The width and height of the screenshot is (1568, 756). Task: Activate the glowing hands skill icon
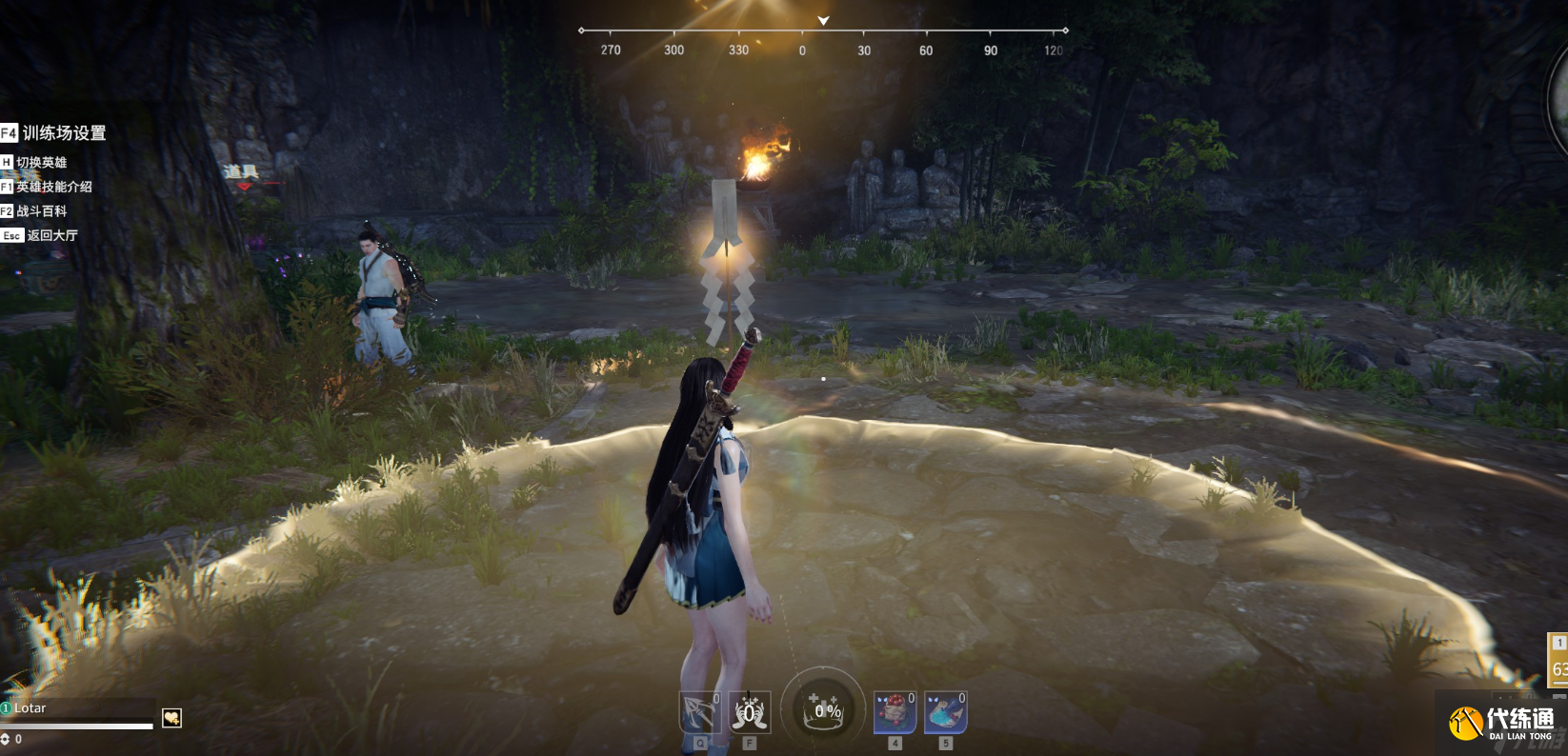pyautogui.click(x=750, y=712)
